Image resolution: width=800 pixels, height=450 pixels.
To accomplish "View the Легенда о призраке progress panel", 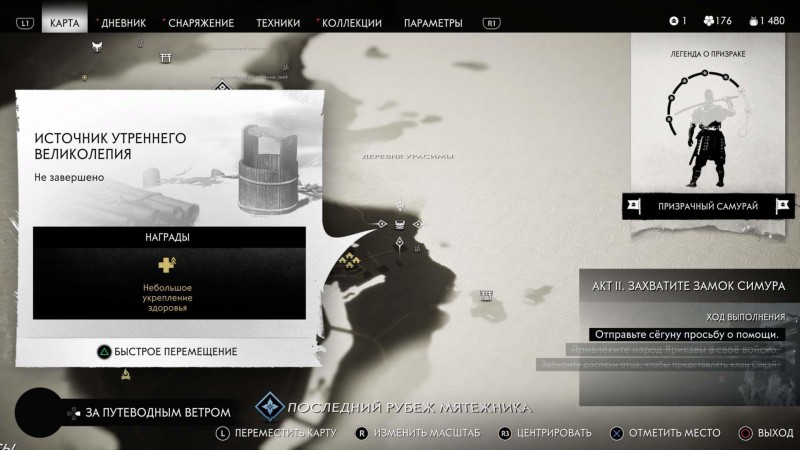I will 707,118.
